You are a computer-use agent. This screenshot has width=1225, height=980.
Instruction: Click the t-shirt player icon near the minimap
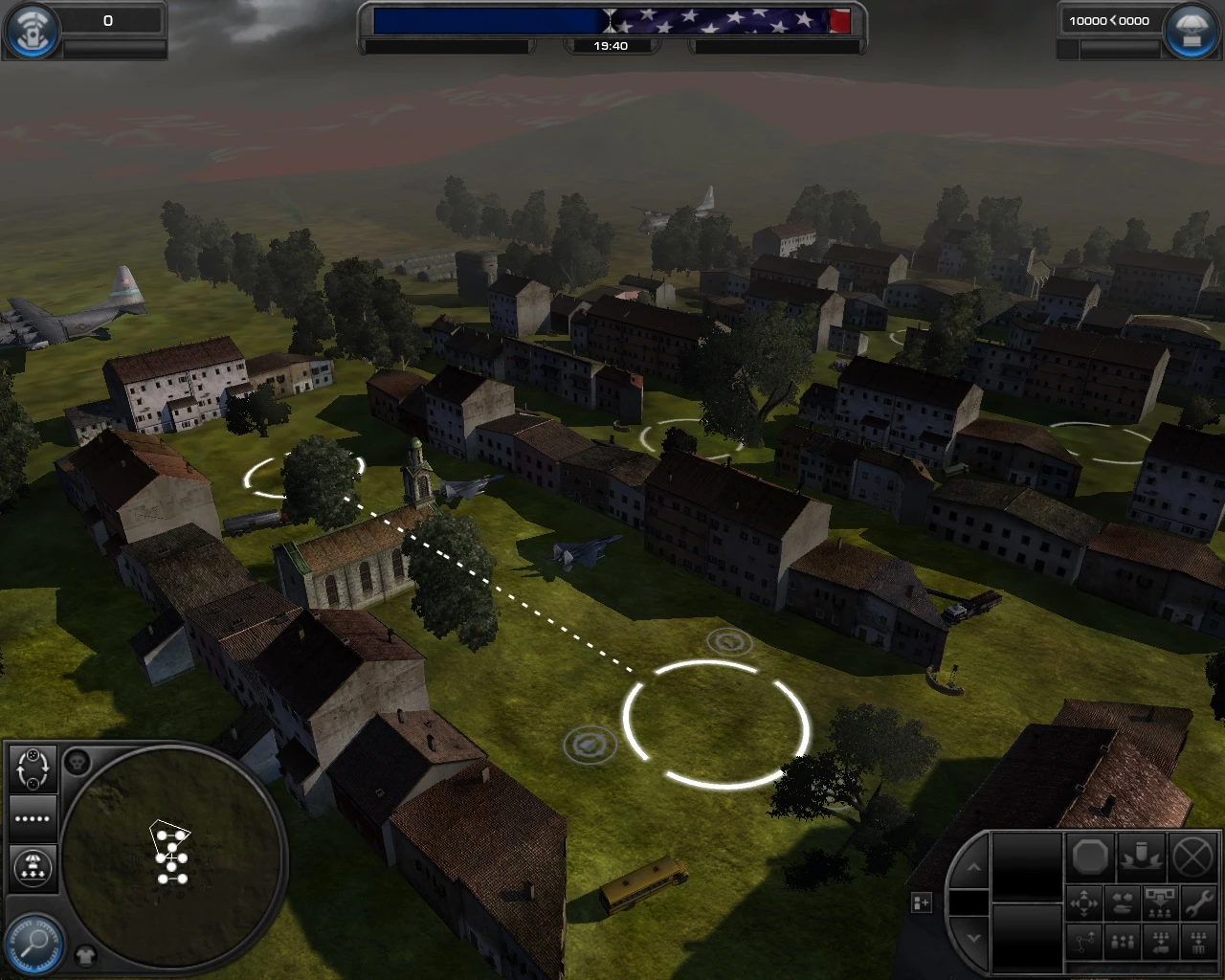point(86,955)
